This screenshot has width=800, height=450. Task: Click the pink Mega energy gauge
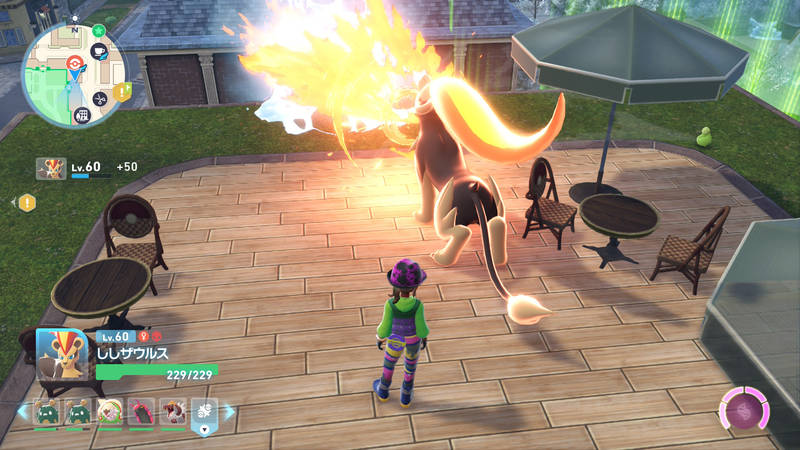[745, 410]
